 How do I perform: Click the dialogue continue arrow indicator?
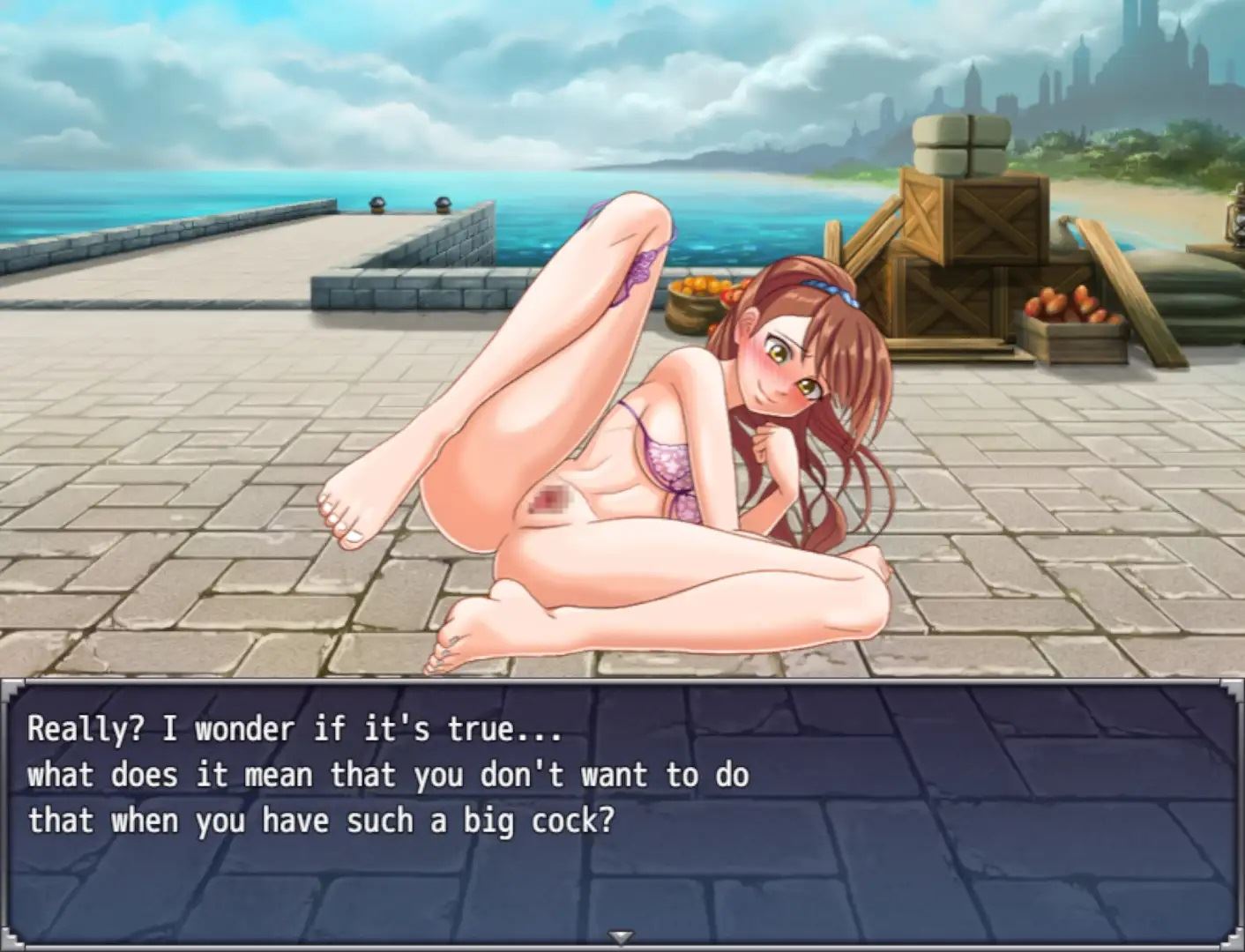[622, 937]
